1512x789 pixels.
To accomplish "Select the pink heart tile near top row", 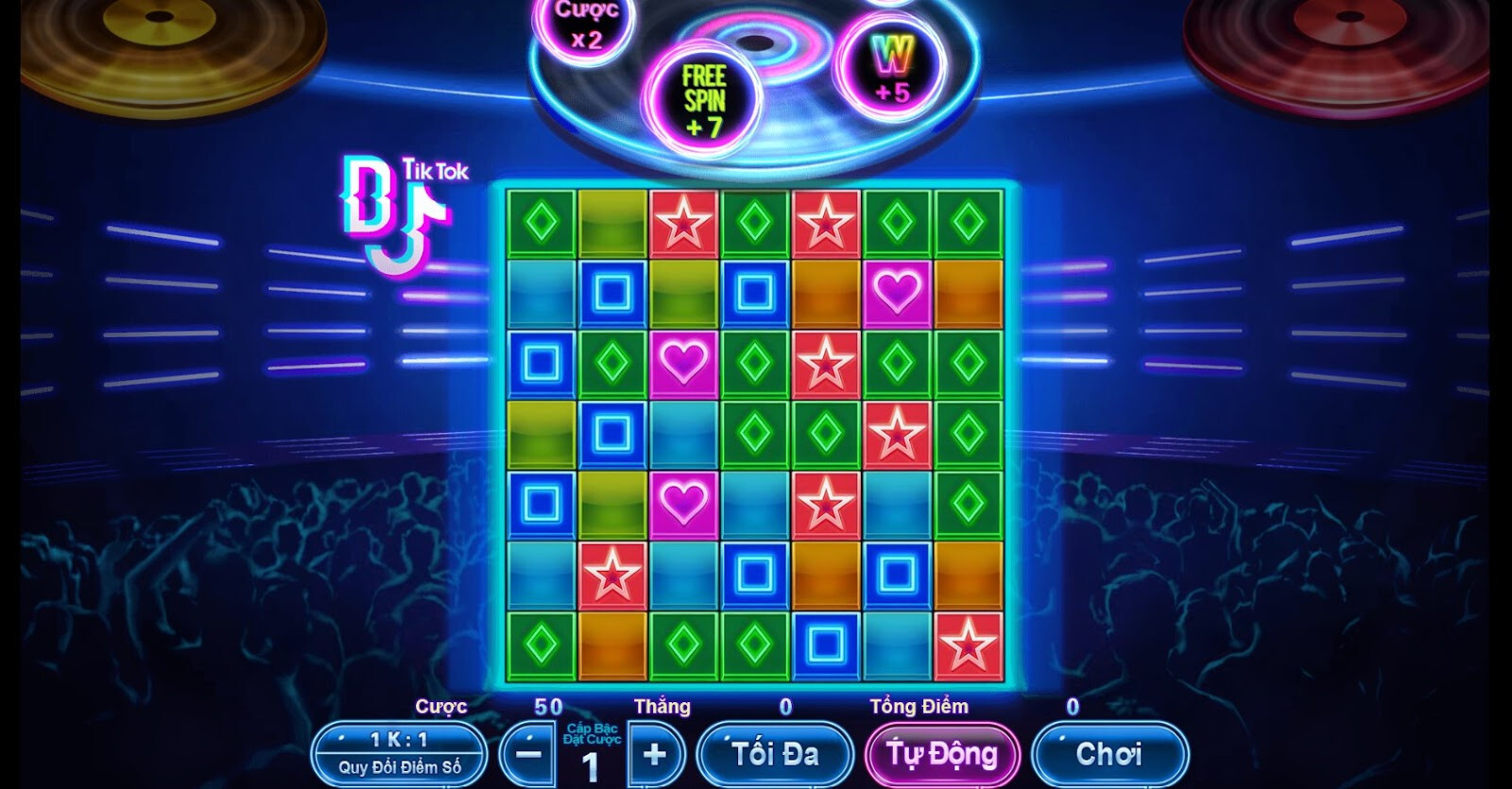I will point(896,295).
